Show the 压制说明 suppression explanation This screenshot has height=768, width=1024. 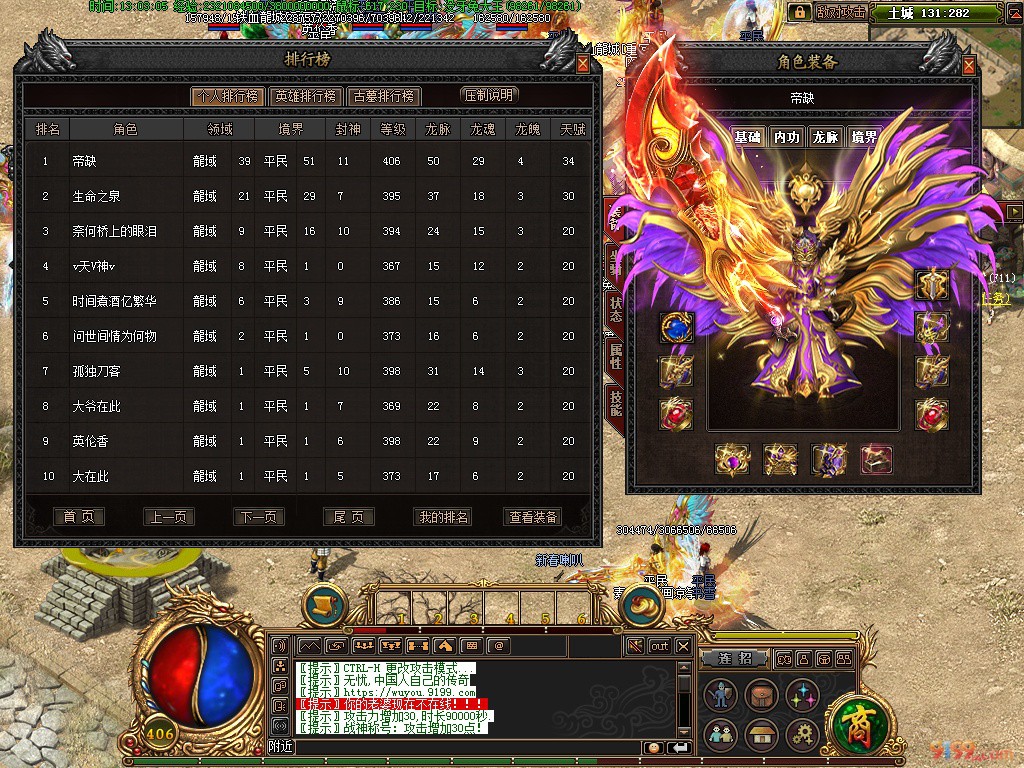coord(489,95)
